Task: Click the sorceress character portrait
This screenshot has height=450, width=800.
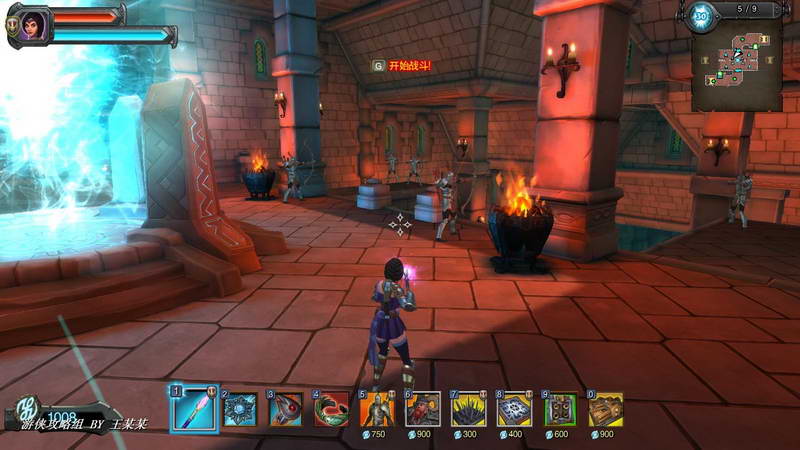Action: pos(30,25)
